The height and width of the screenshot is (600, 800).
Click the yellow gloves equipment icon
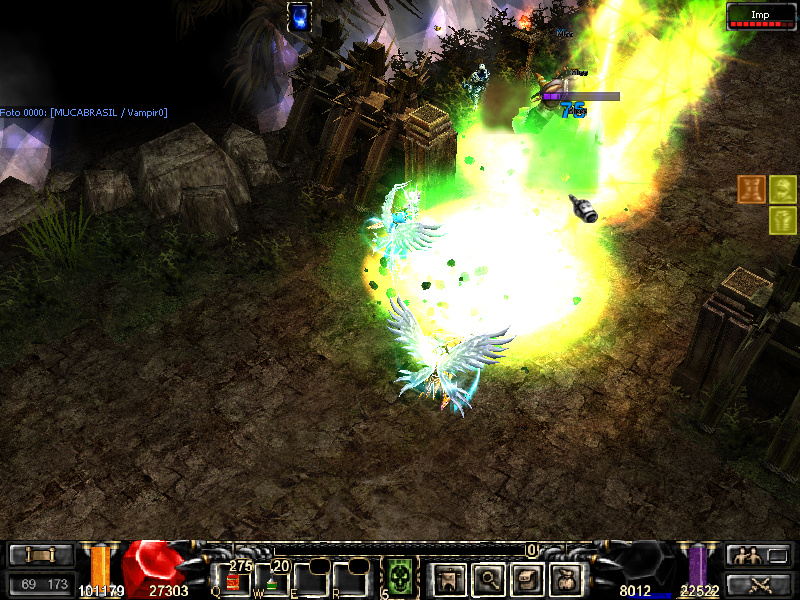[783, 220]
